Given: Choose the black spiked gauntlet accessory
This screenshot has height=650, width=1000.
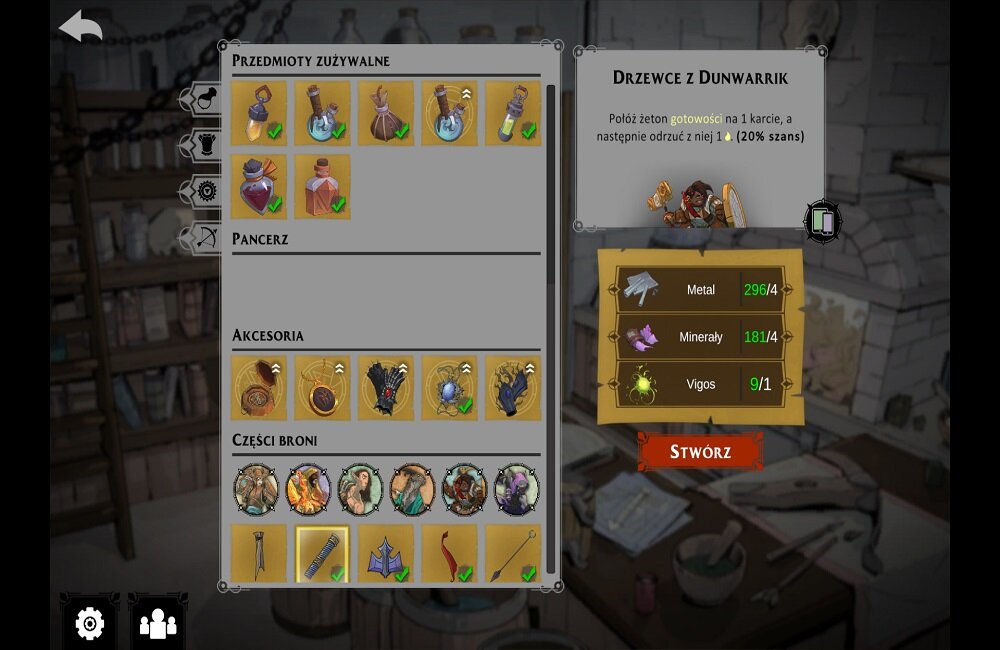Looking at the screenshot, I should pos(386,387).
